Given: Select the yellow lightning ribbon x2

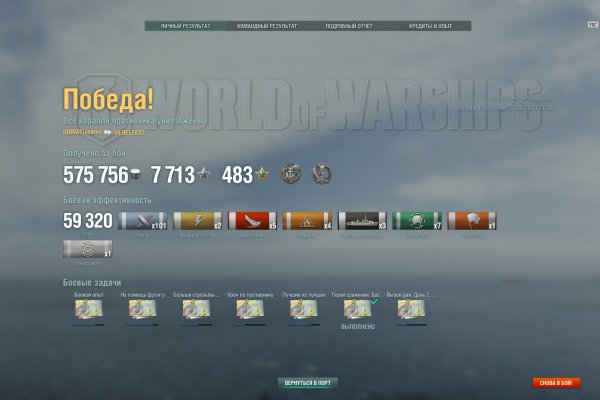Looking at the screenshot, I should tap(197, 221).
